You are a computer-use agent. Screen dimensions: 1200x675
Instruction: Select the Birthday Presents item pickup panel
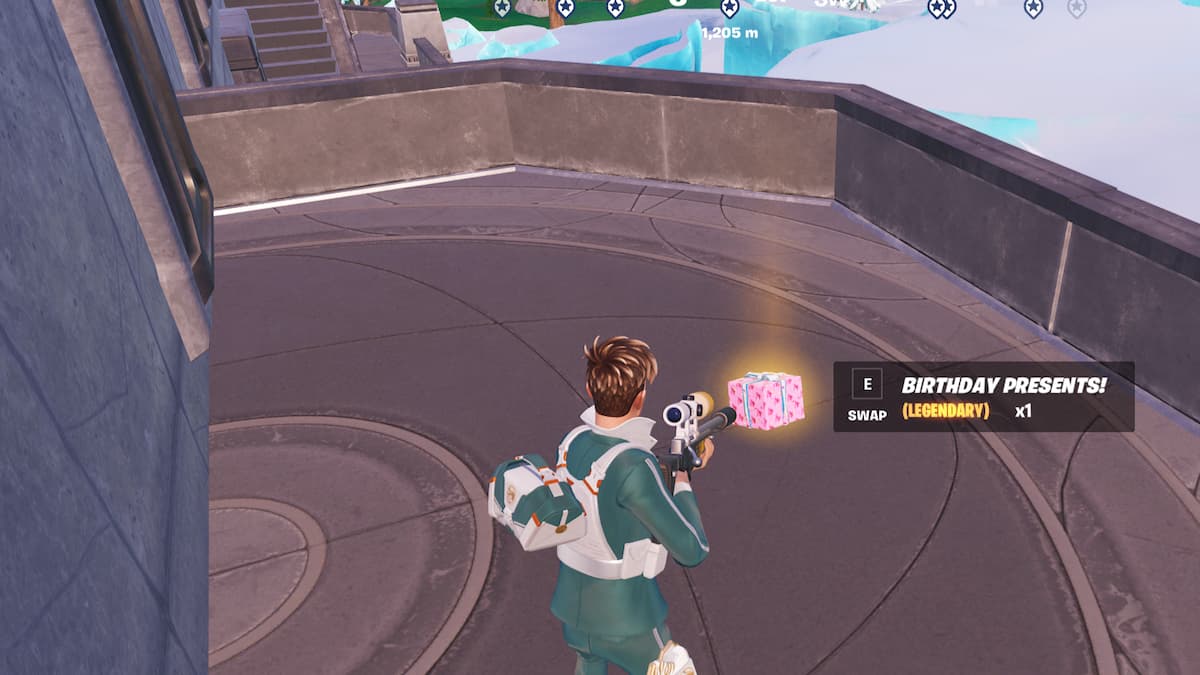(x=983, y=396)
